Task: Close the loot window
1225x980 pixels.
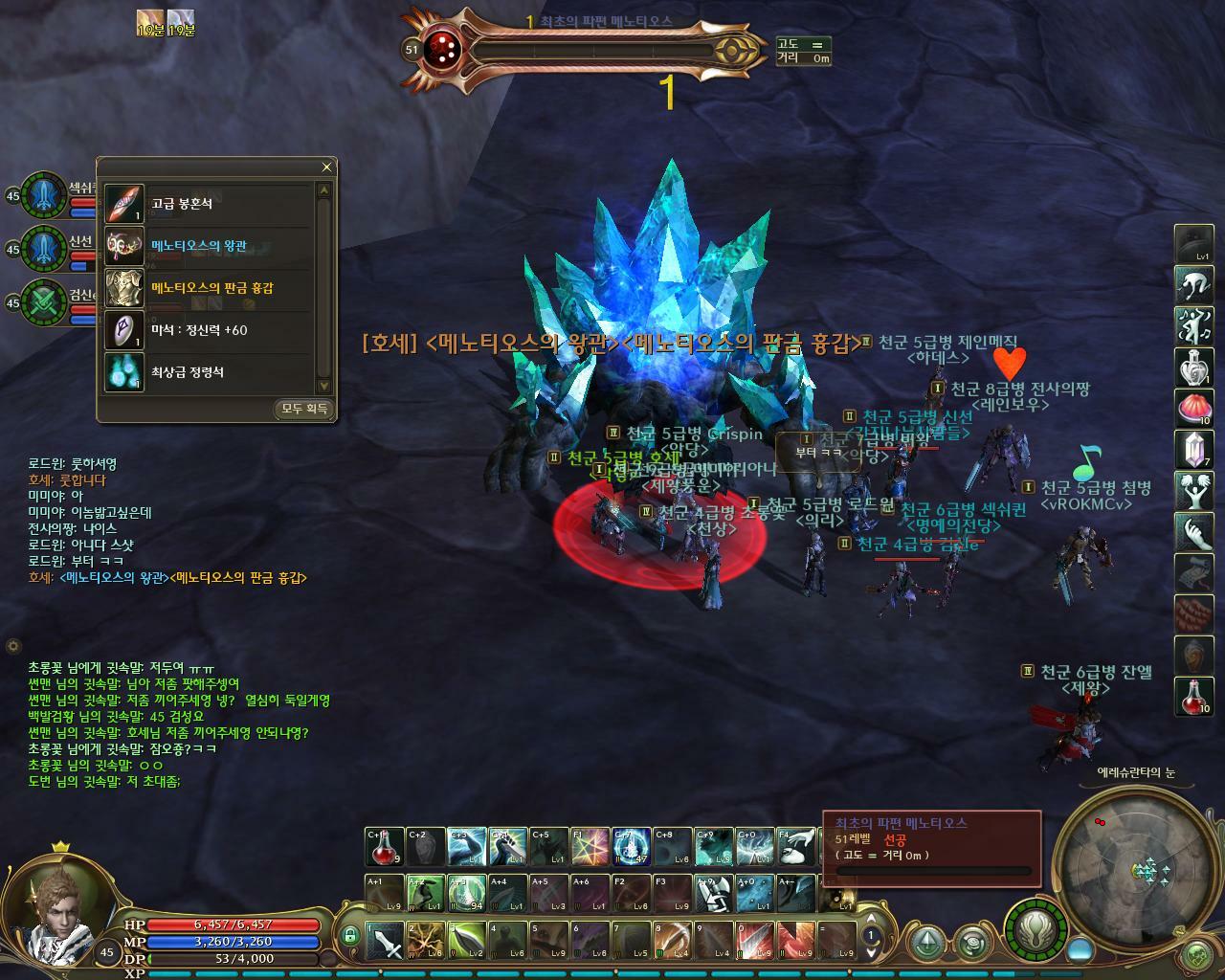Action: click(326, 167)
